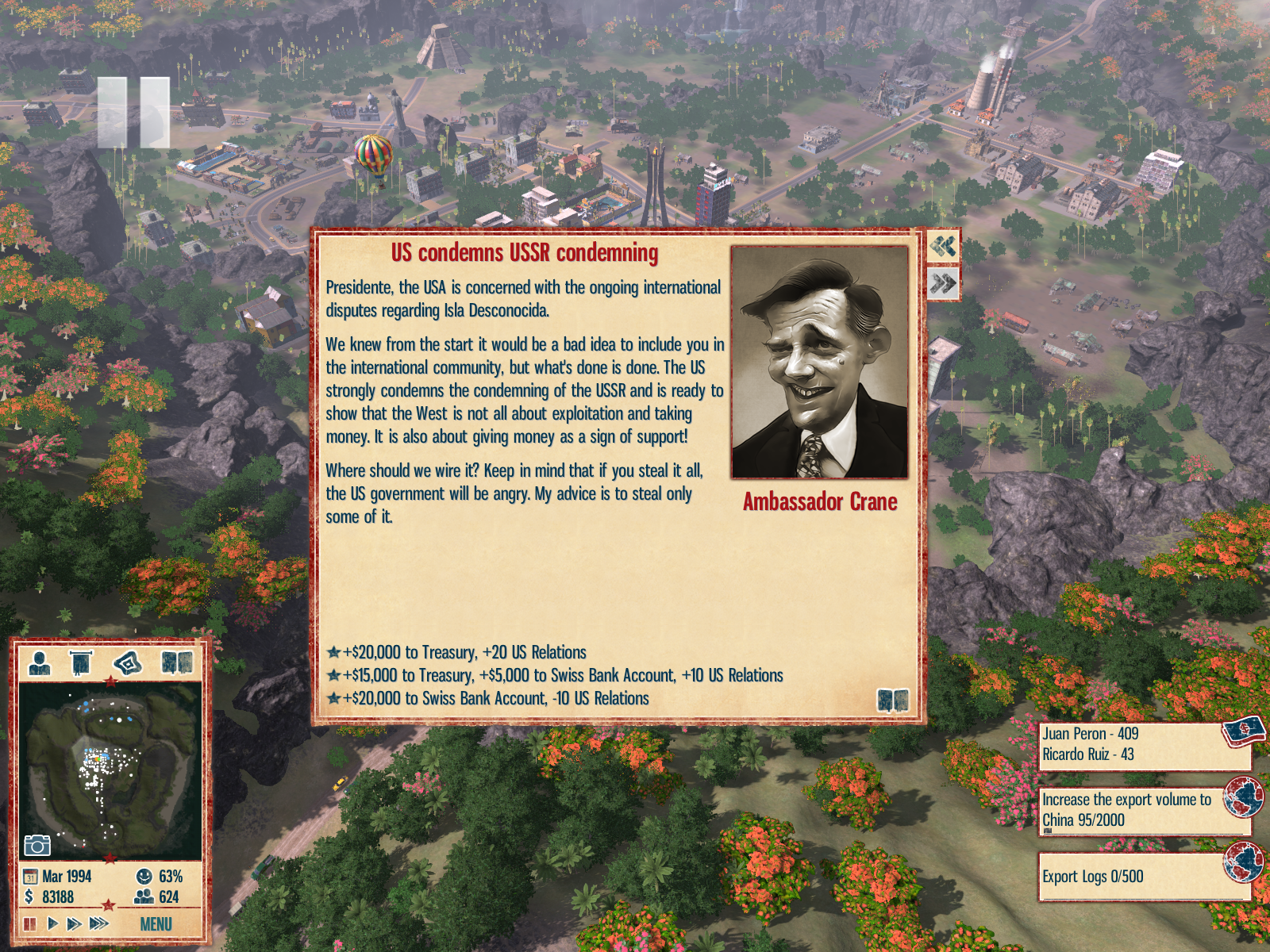Pick +$20,000 to Swiss Bank Account option
This screenshot has width=1270, height=952.
[x=495, y=698]
